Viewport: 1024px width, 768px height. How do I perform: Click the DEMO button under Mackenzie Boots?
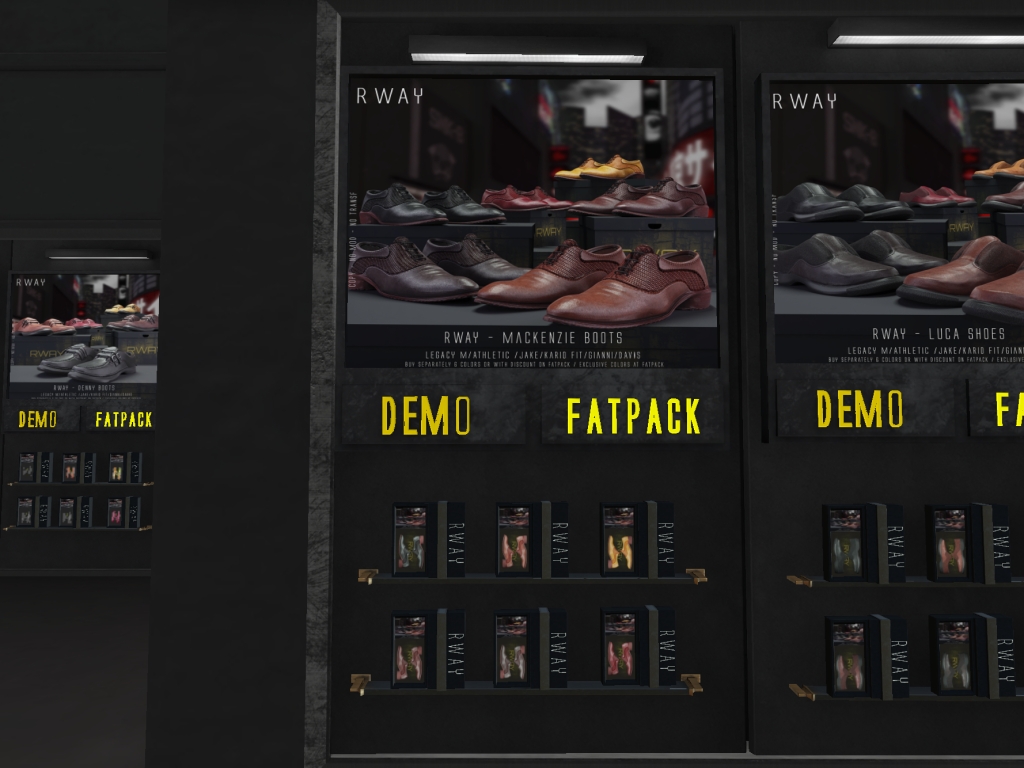pos(426,415)
